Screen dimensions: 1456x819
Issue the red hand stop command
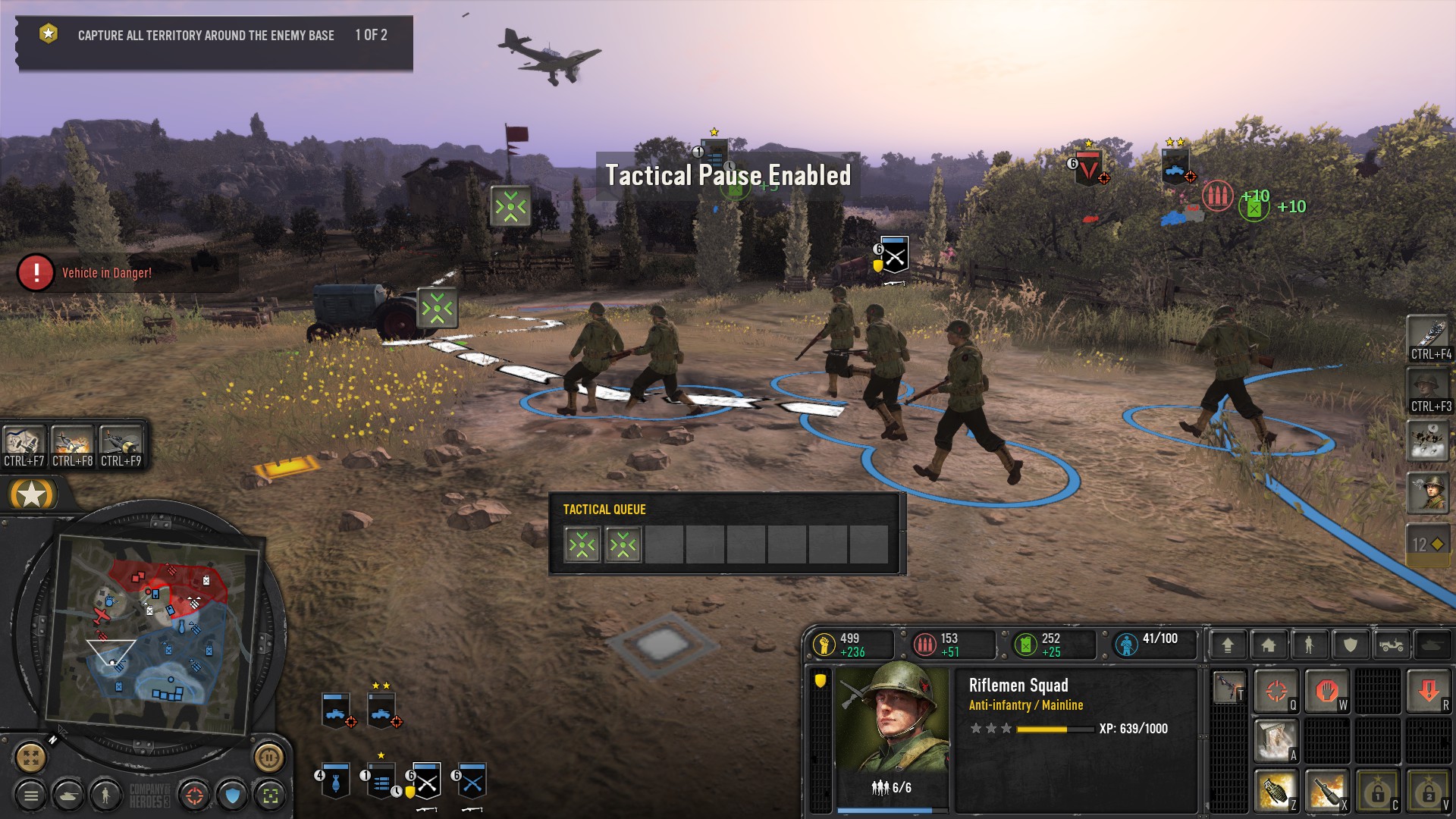pos(1326,690)
